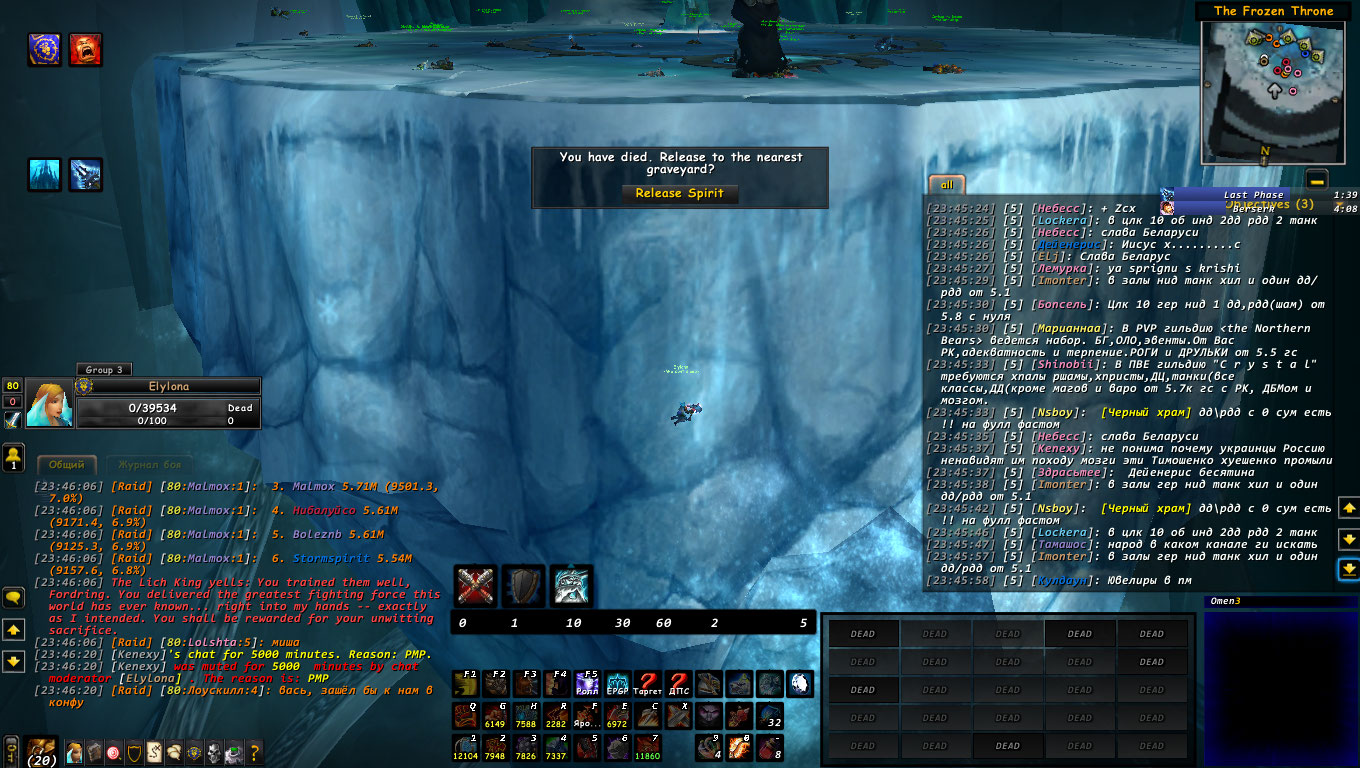Open the Журнал боя combat log tab
This screenshot has height=768, width=1360.
tap(149, 464)
